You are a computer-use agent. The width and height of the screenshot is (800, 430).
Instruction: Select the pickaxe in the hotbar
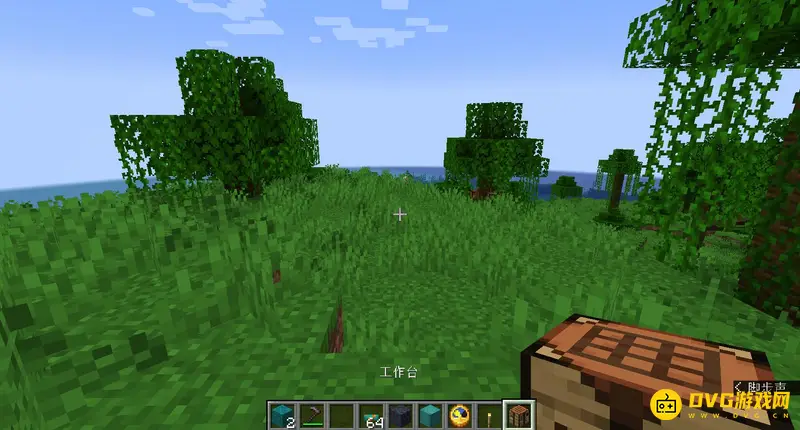[311, 415]
